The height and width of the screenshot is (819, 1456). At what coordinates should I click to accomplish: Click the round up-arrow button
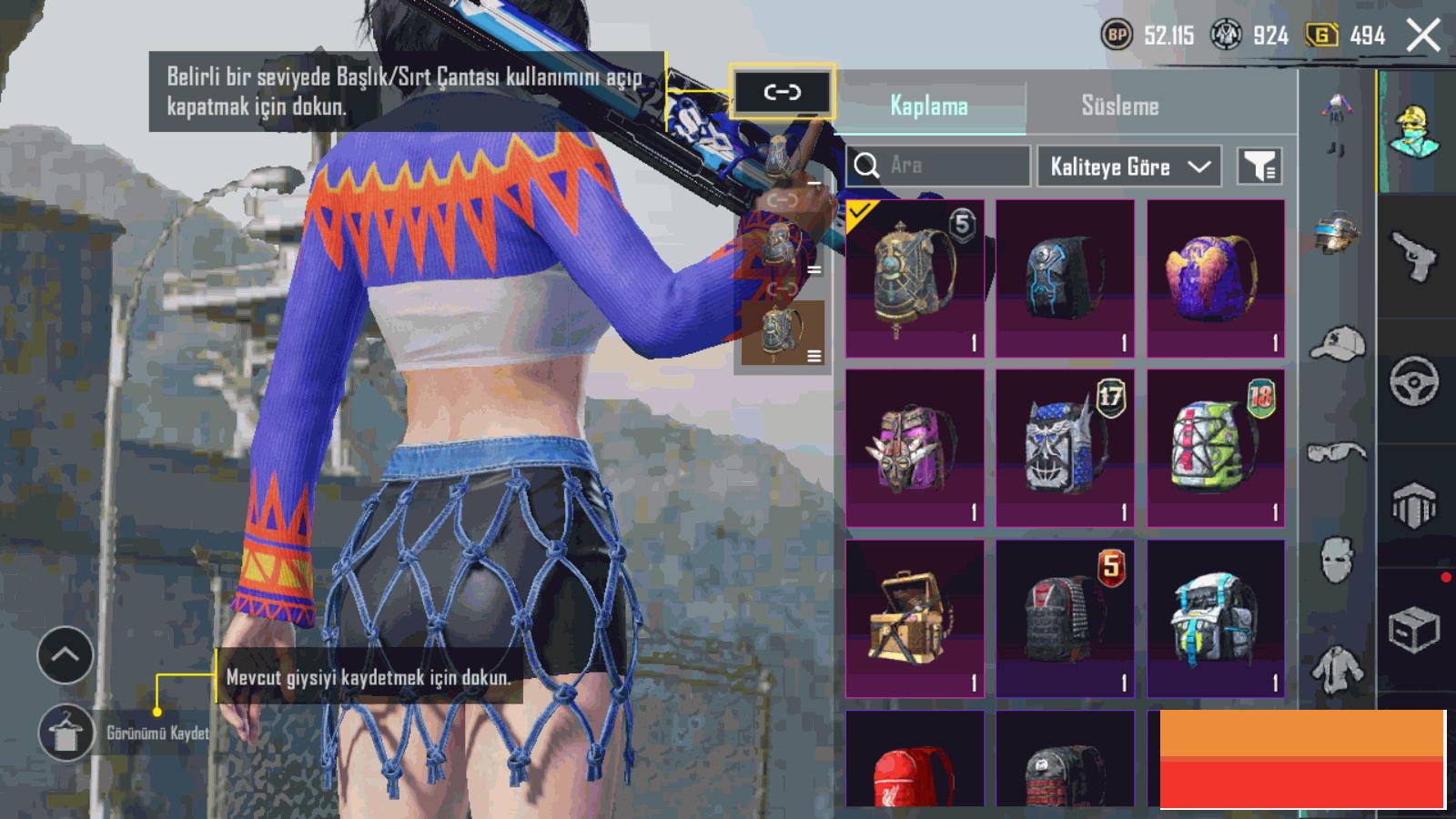click(x=66, y=655)
